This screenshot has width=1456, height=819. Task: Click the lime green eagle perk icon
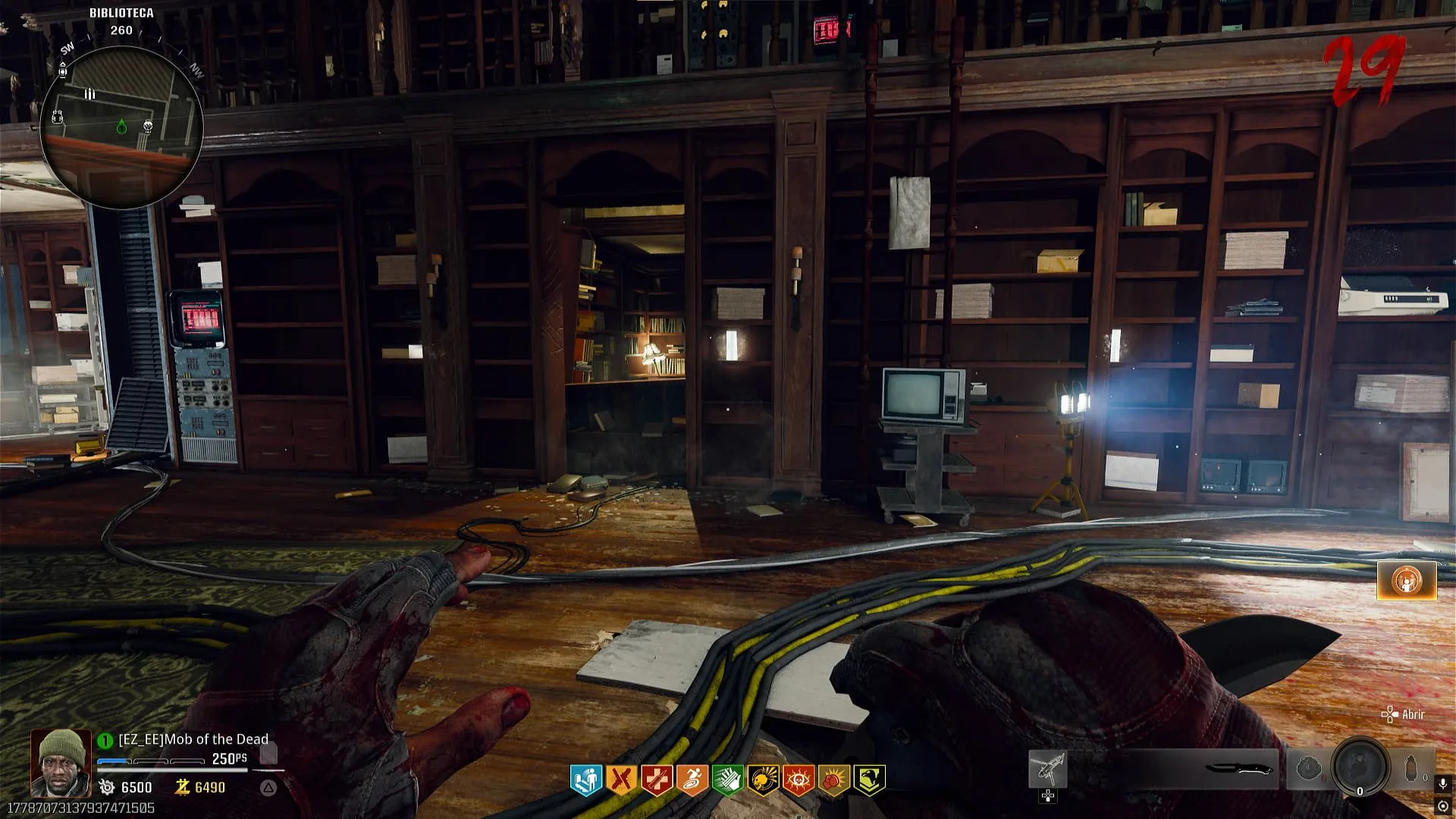coord(869,779)
